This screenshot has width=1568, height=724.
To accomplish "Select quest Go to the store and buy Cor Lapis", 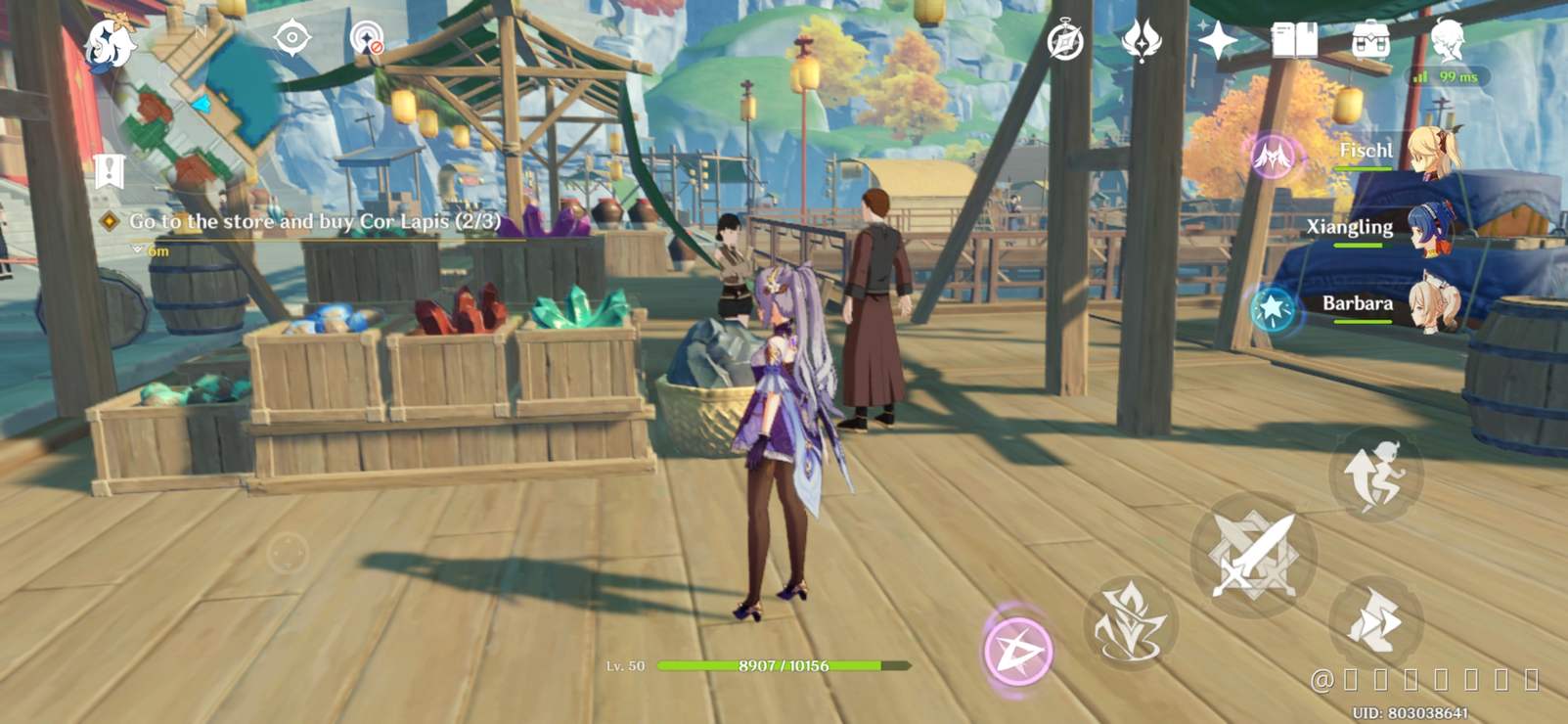I will coord(311,221).
